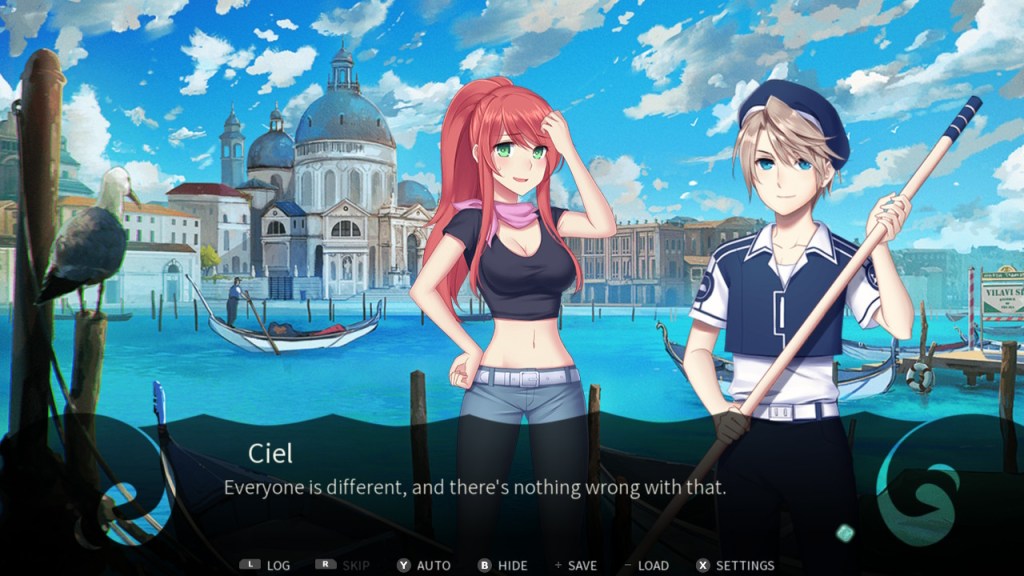Viewport: 1024px width, 576px height.
Task: Open the dialogue LOG
Action: coord(266,565)
